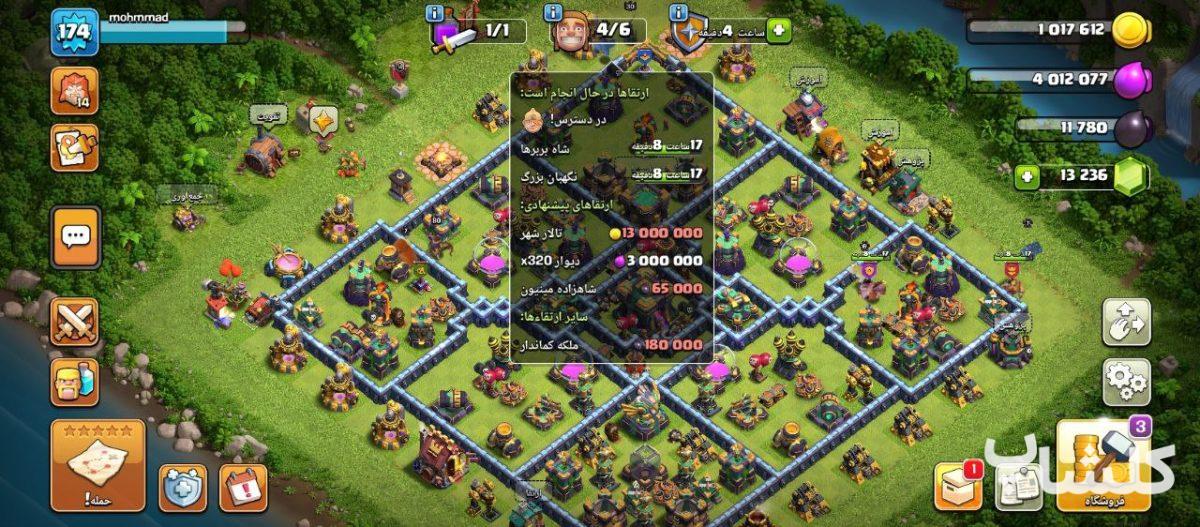1200x527 pixels.
Task: Open the player profile level 174 badge
Action: point(74,32)
